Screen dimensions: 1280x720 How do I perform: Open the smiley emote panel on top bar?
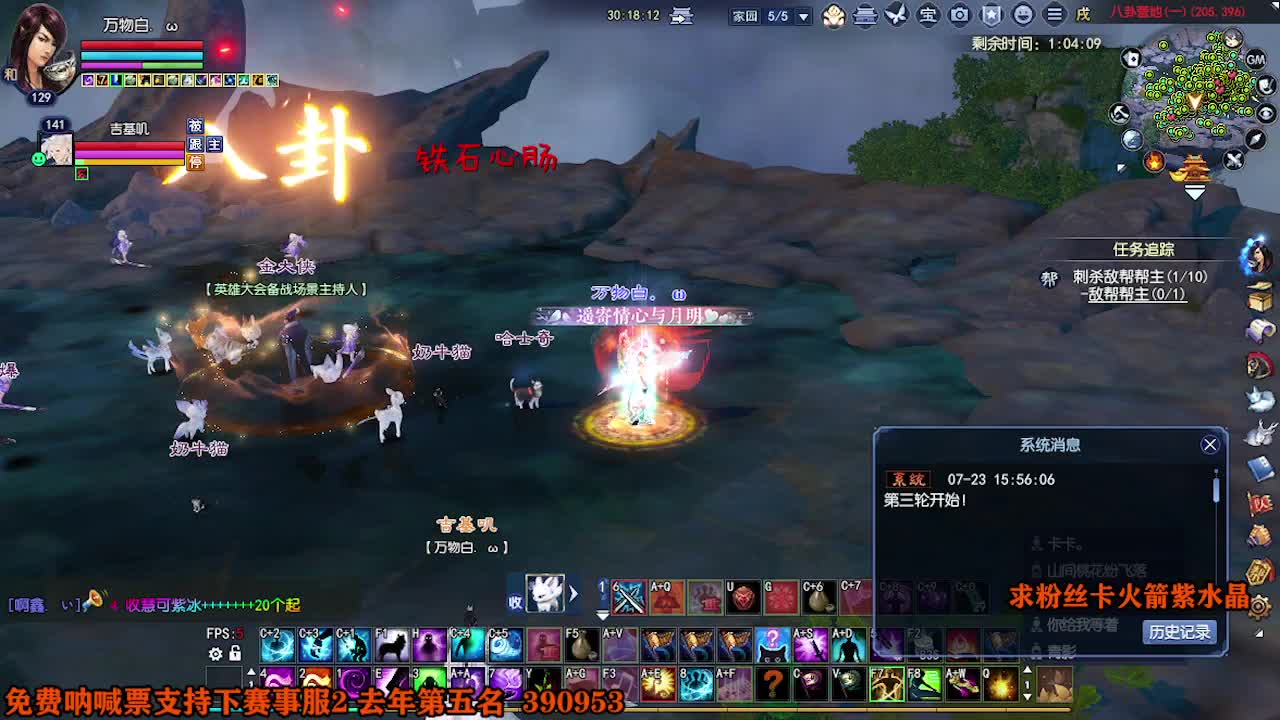point(1024,13)
